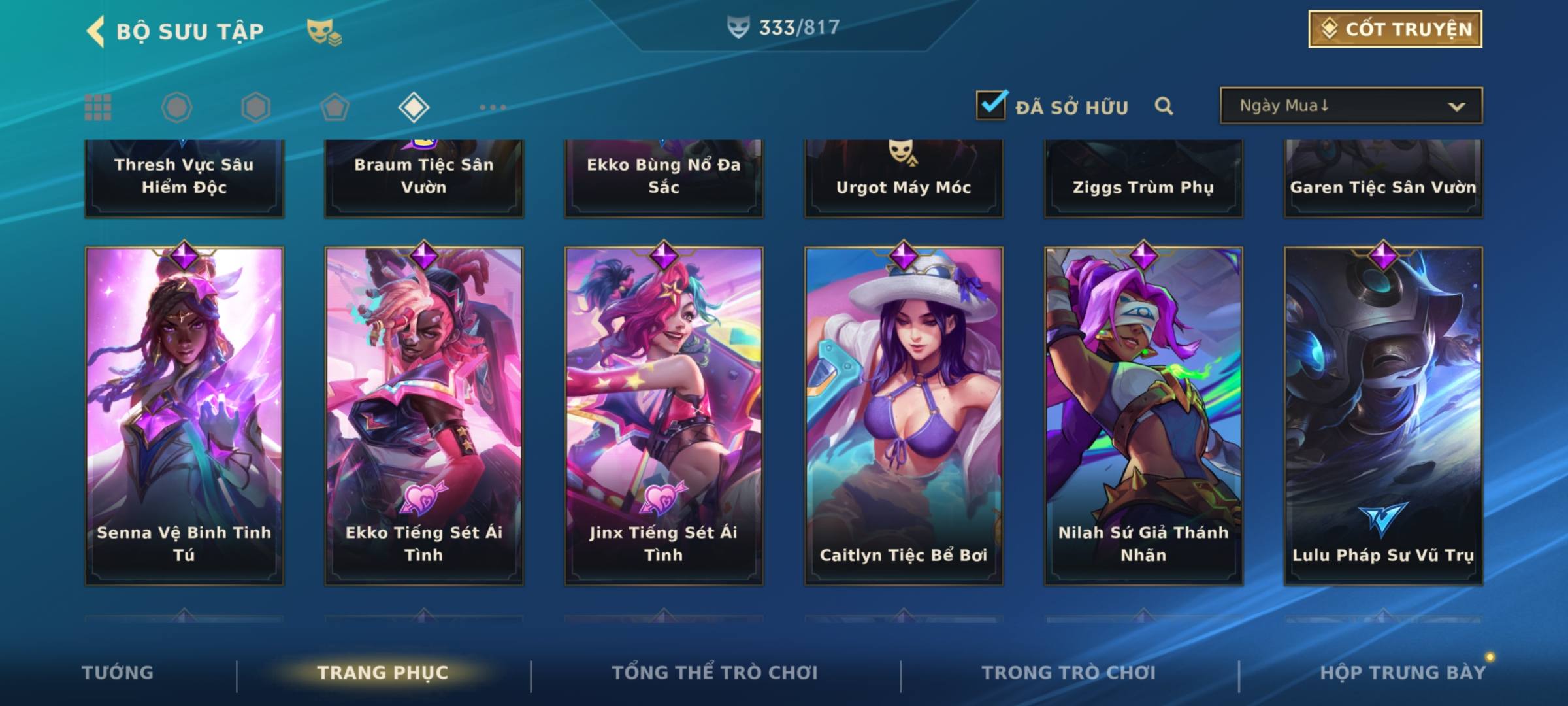The image size is (1568, 706).
Task: Go back from Bộ Sưu Tập
Action: 96,31
